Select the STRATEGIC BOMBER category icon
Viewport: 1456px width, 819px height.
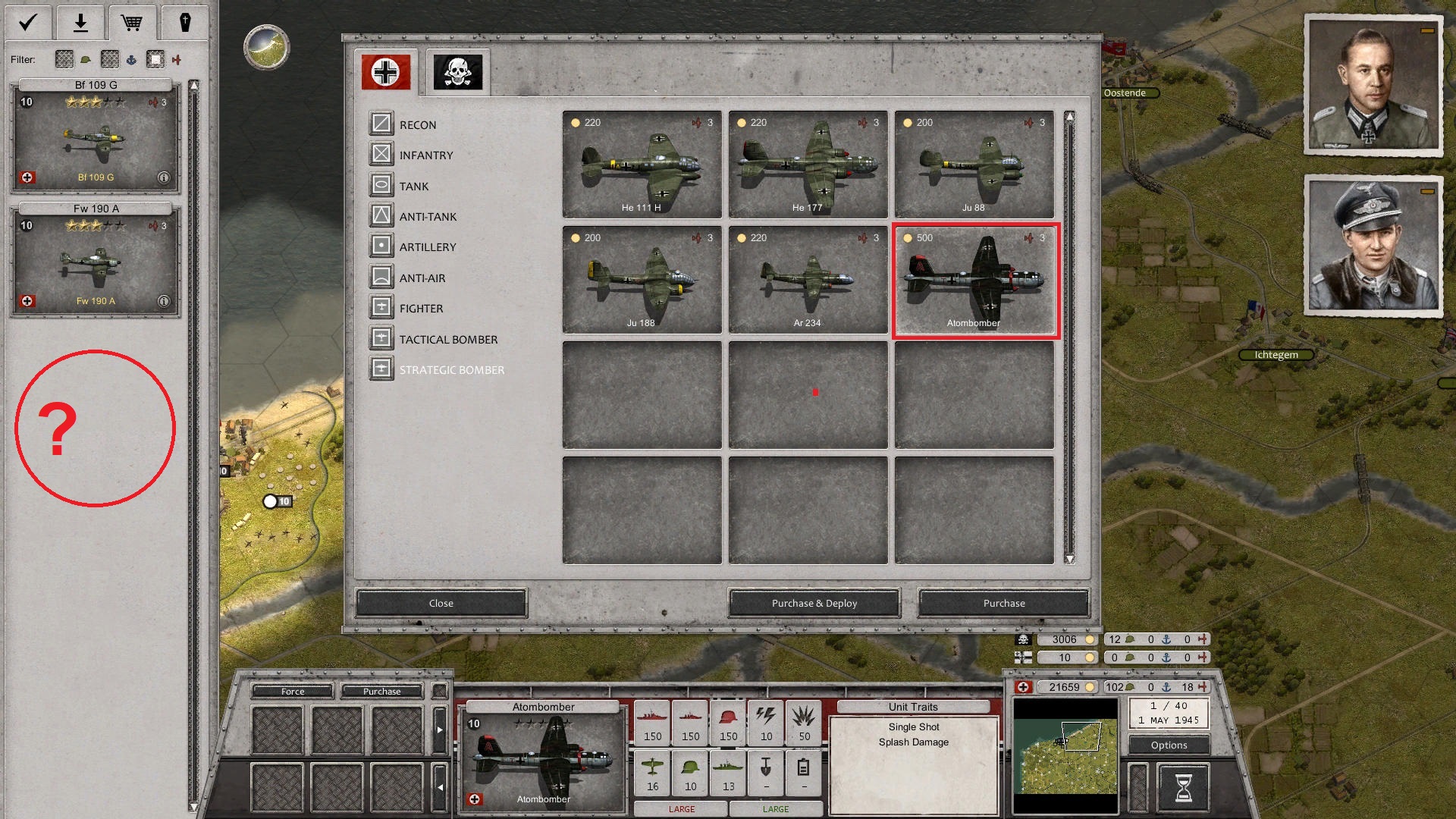(381, 369)
